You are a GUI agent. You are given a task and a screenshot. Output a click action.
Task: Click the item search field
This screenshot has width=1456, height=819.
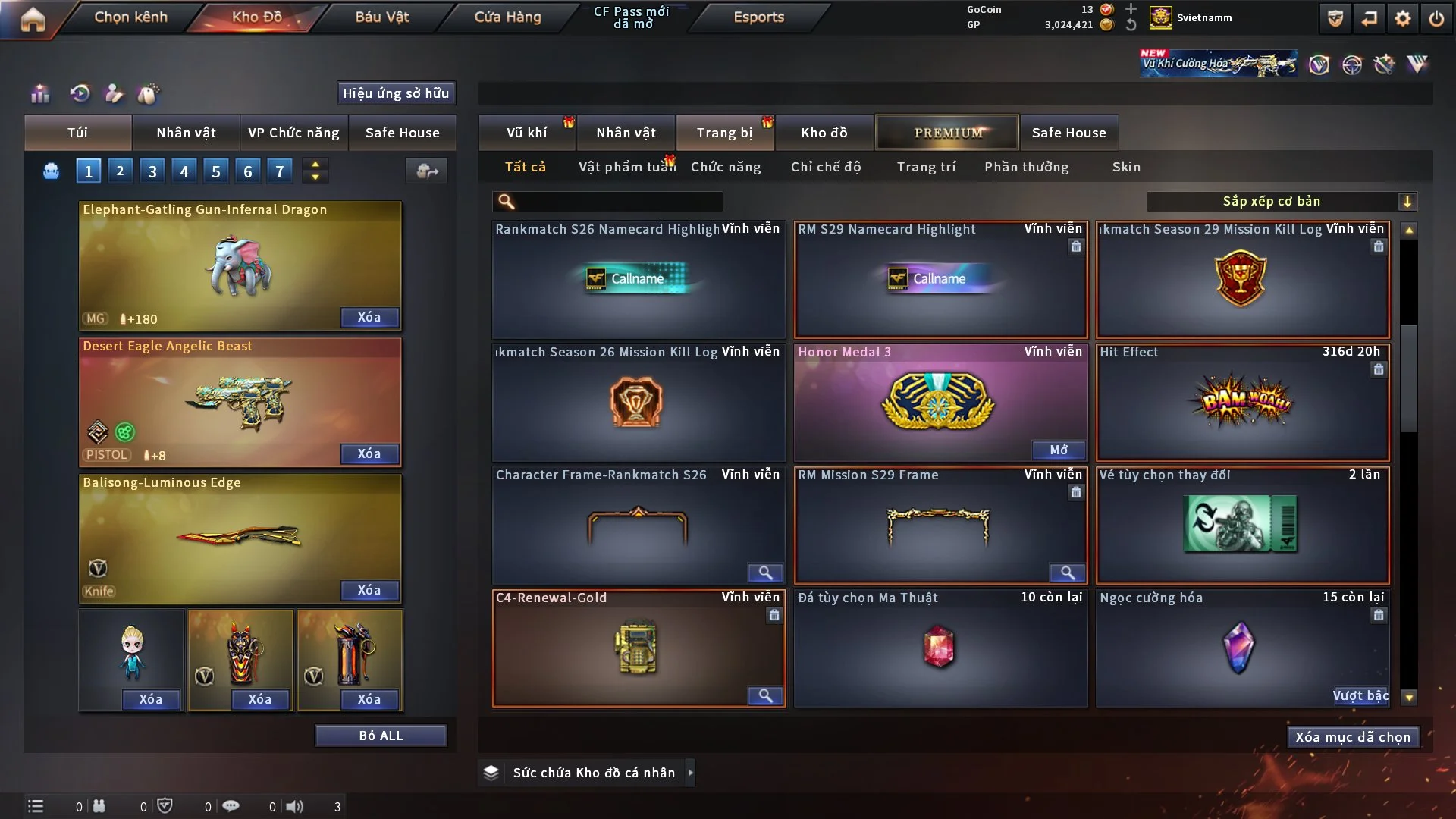tap(618, 201)
